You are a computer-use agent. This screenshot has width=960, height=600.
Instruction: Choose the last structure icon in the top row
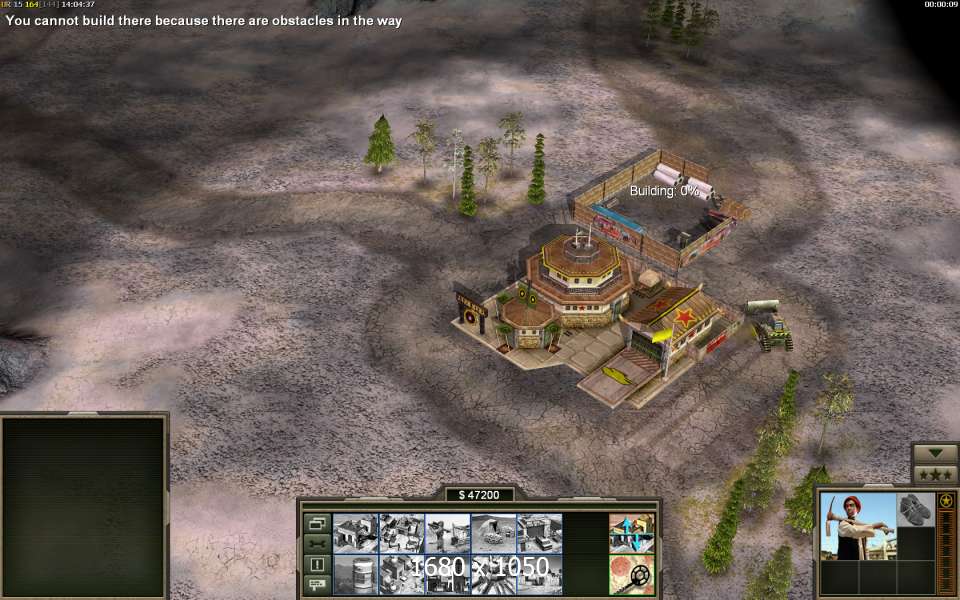[x=539, y=533]
